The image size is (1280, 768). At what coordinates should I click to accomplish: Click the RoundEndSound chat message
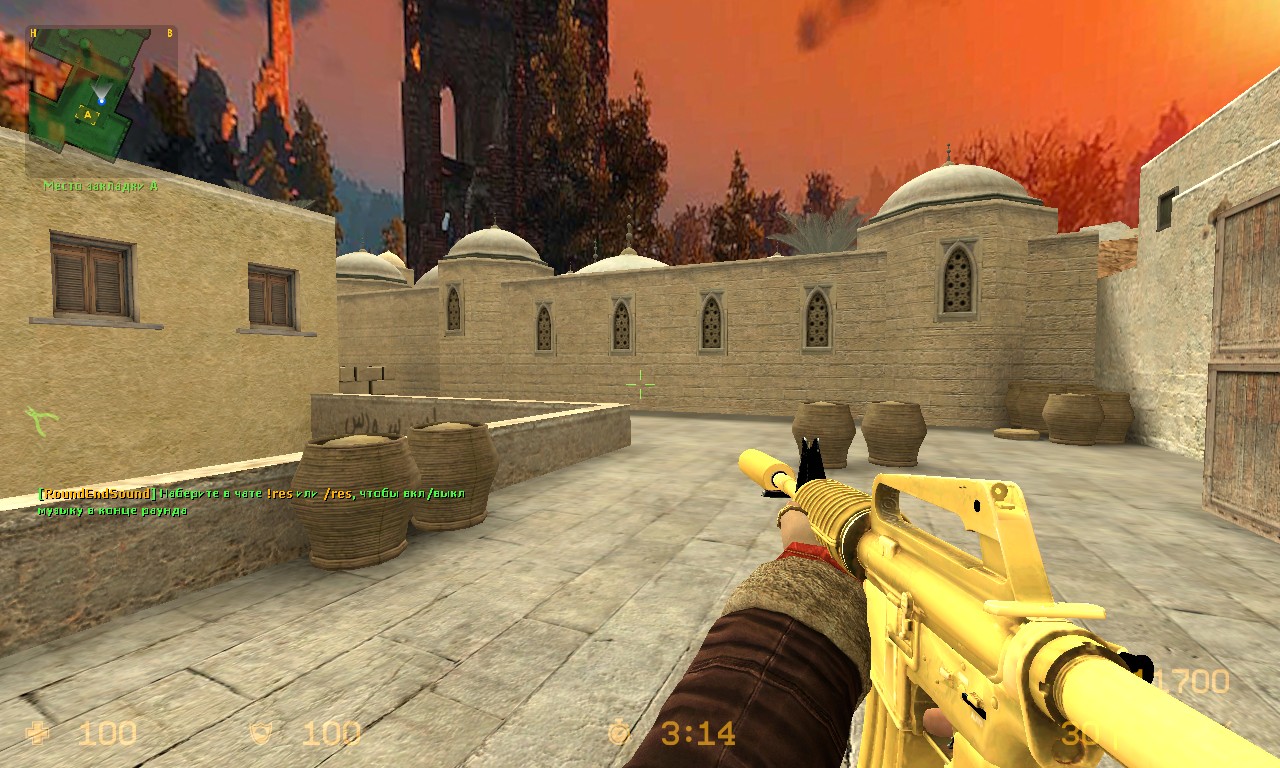250,501
